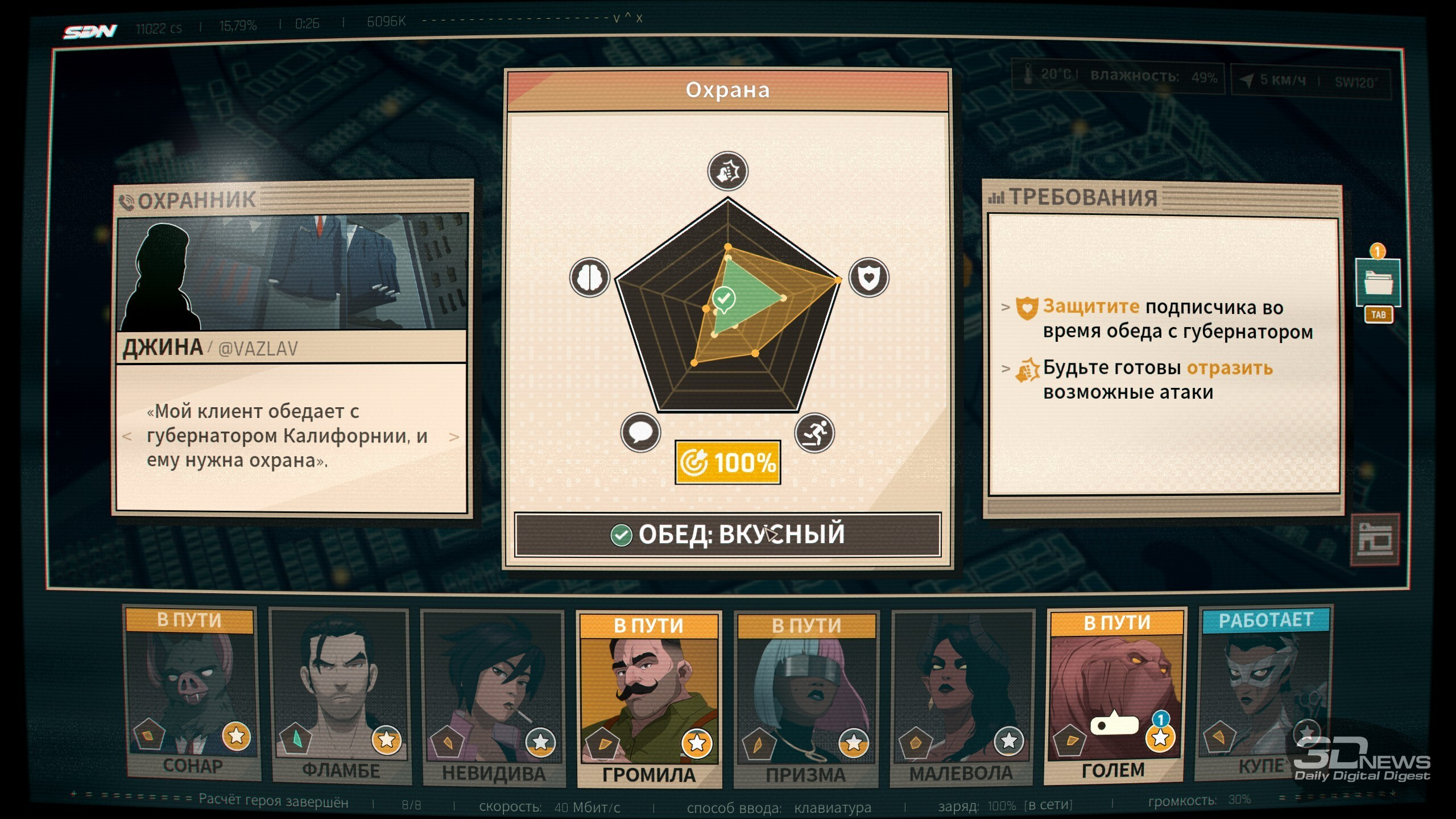Show previous caller message with left arrow

tap(127, 437)
